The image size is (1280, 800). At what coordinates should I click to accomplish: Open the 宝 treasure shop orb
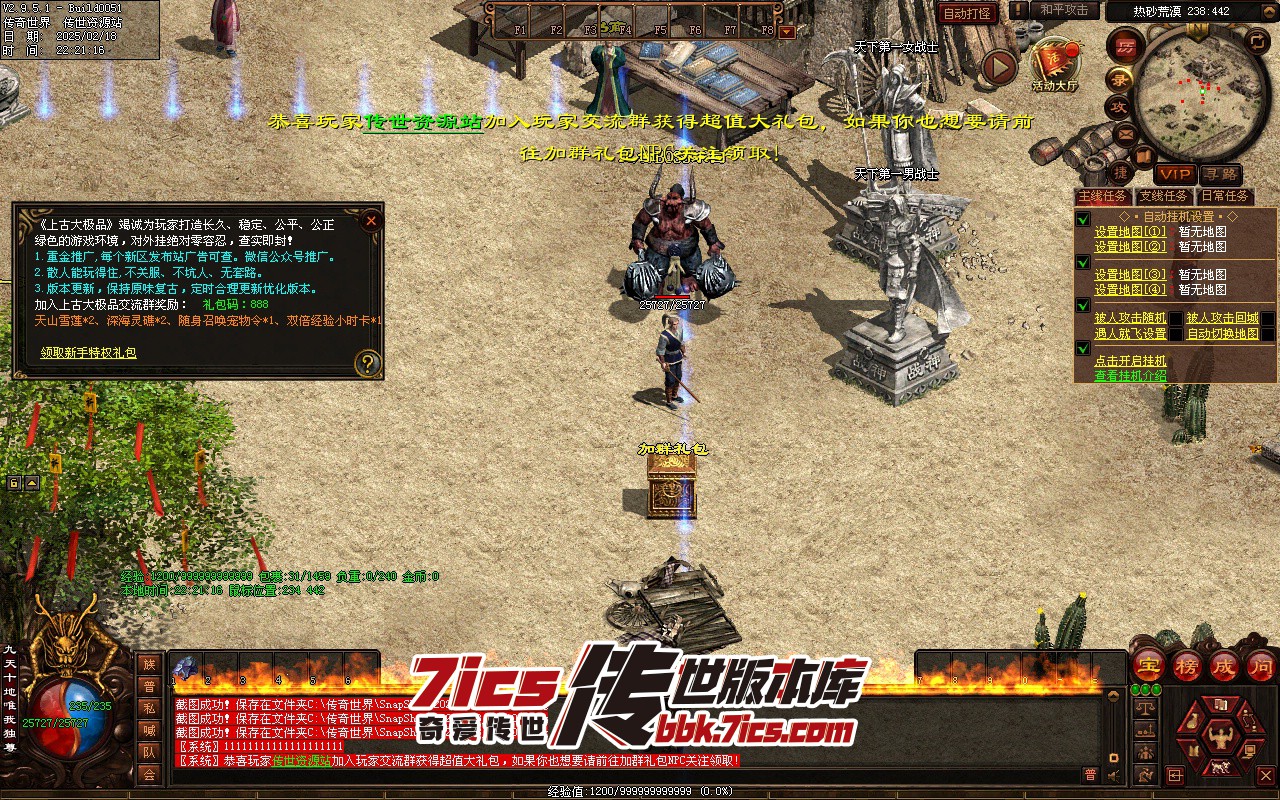(x=1149, y=665)
